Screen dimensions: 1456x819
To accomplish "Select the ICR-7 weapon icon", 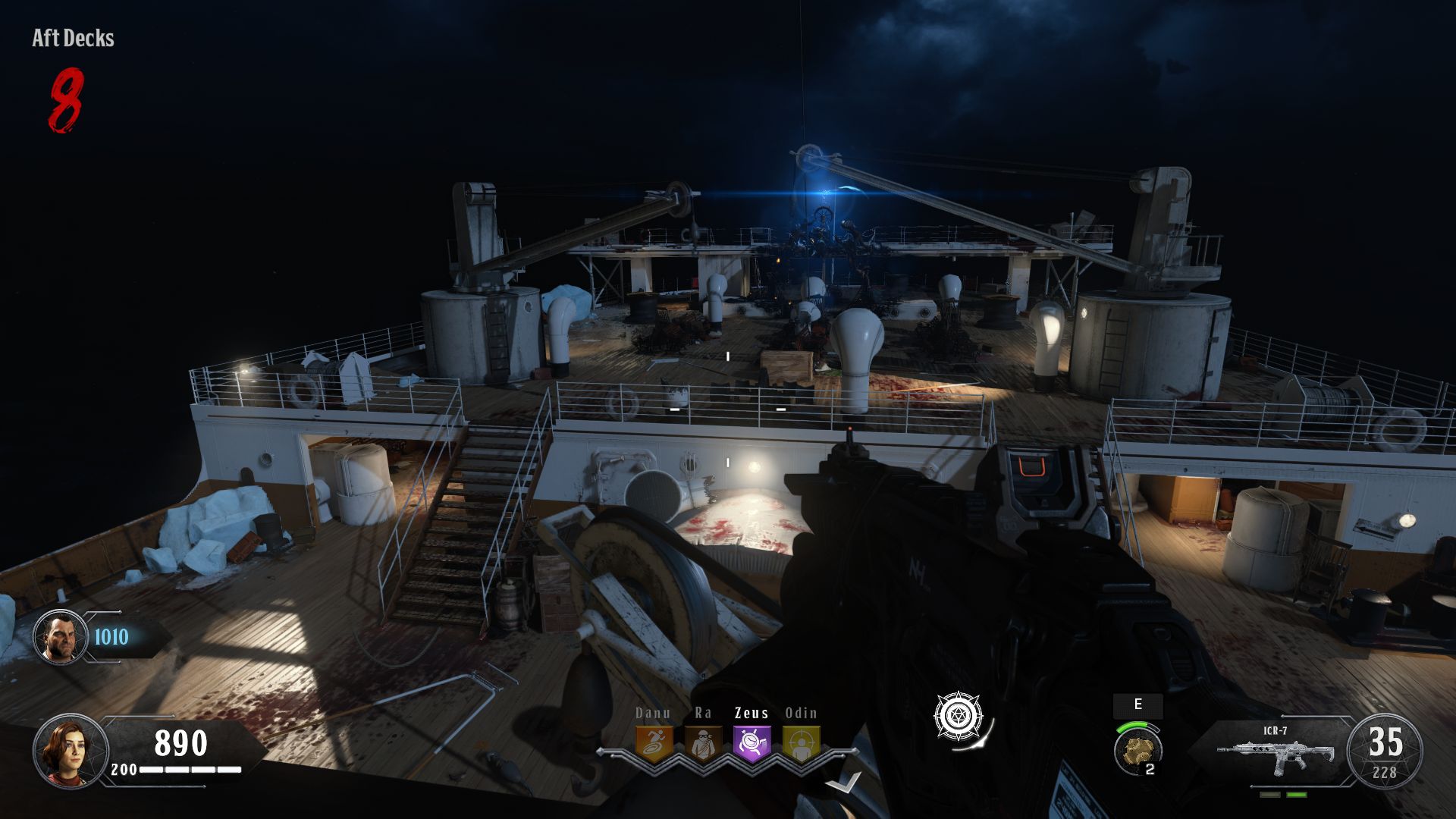I will pyautogui.click(x=1275, y=753).
